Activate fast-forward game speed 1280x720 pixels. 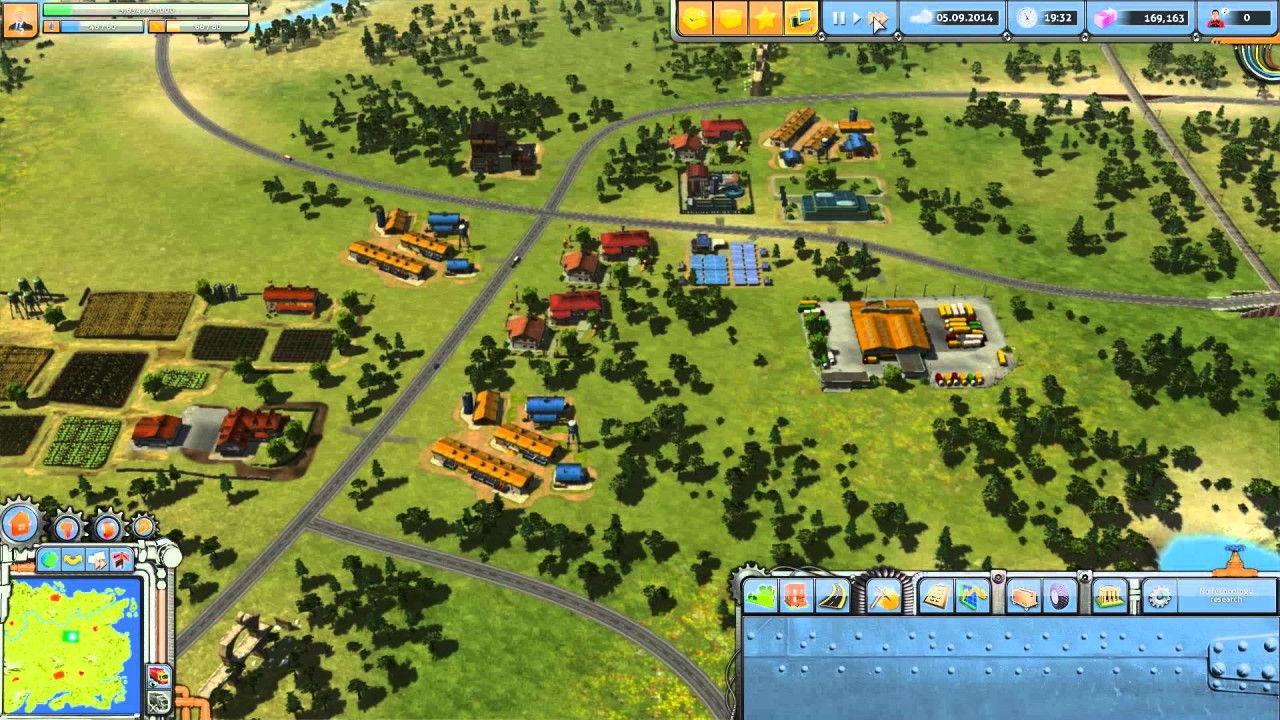[x=876, y=18]
